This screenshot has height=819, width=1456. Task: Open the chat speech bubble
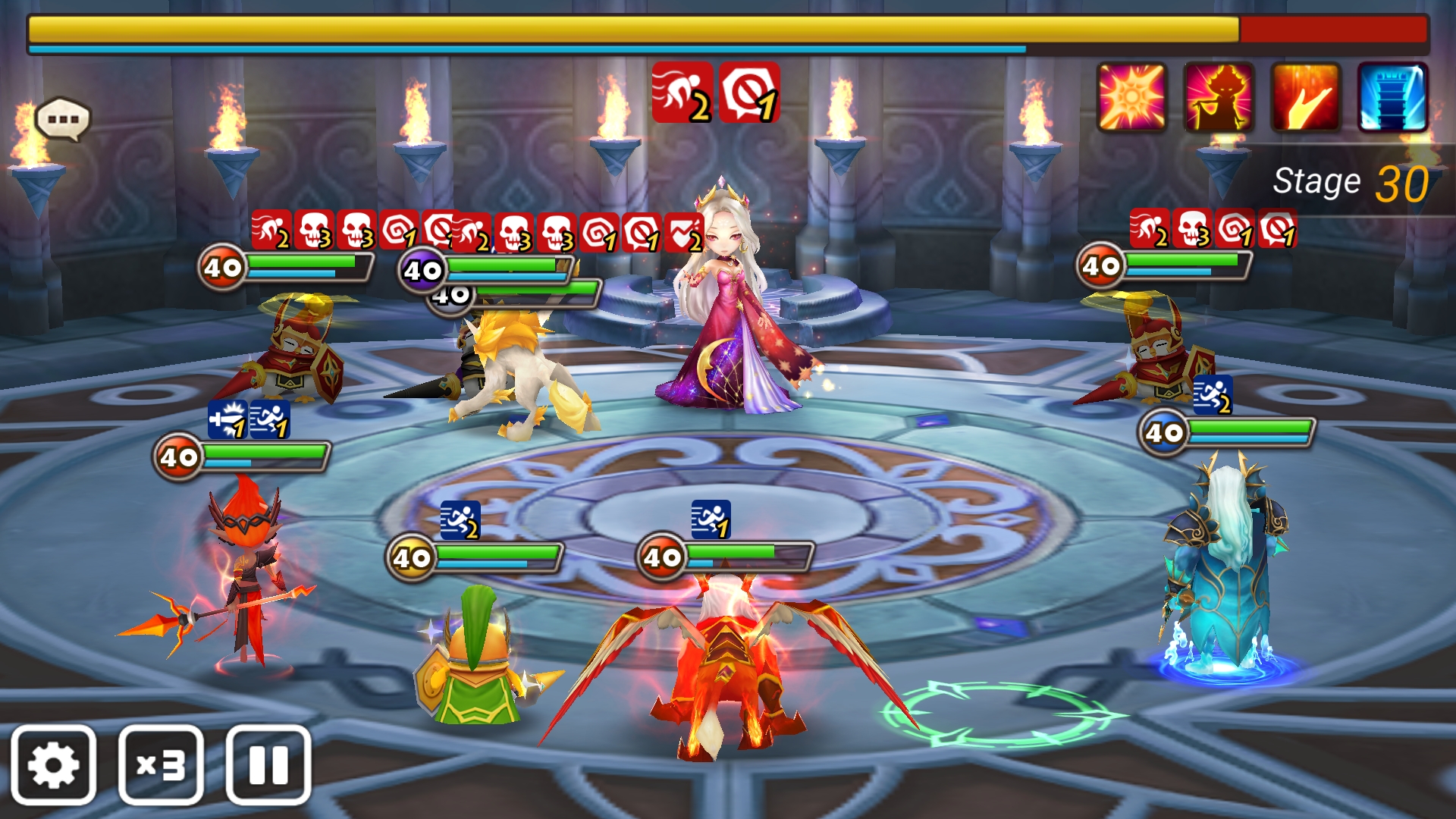63,119
